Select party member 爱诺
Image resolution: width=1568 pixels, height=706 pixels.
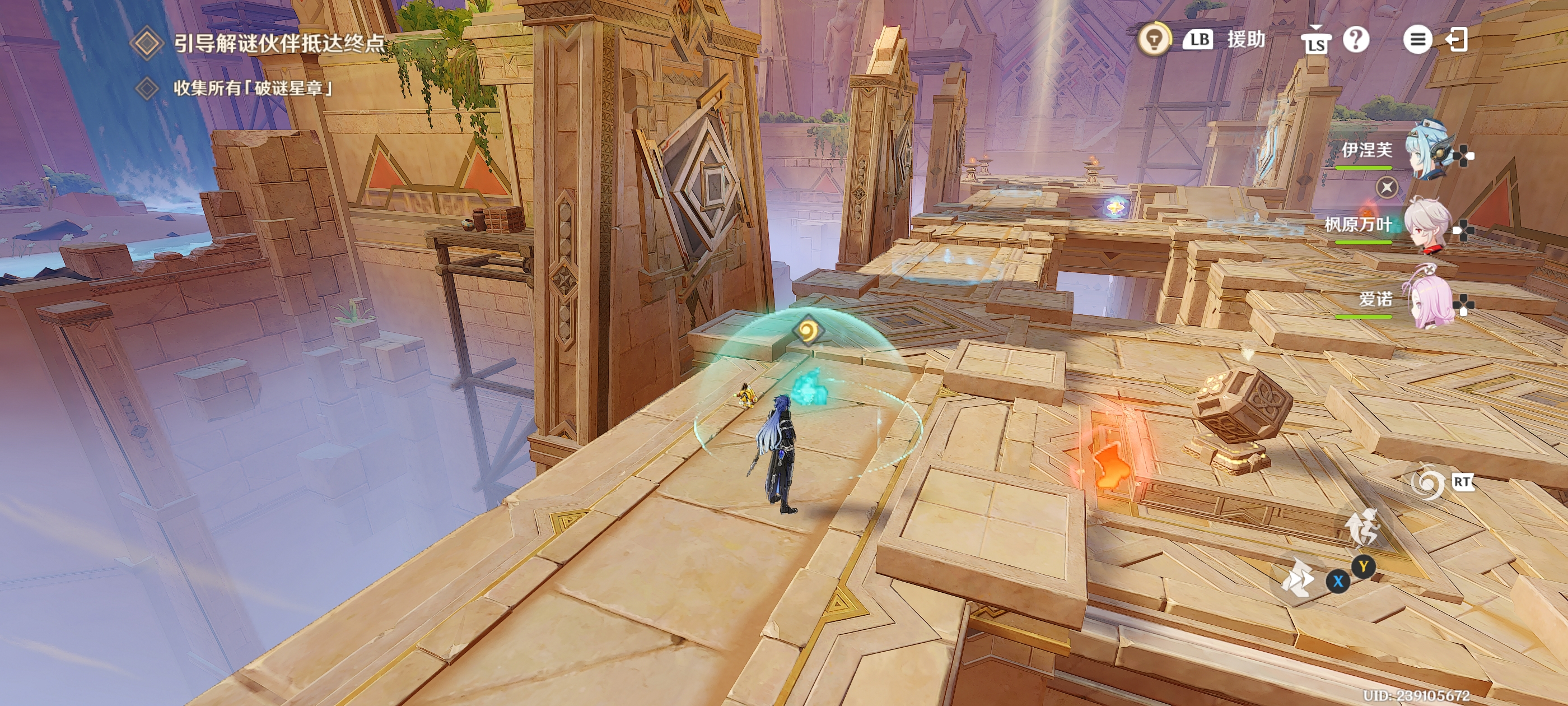click(1428, 300)
